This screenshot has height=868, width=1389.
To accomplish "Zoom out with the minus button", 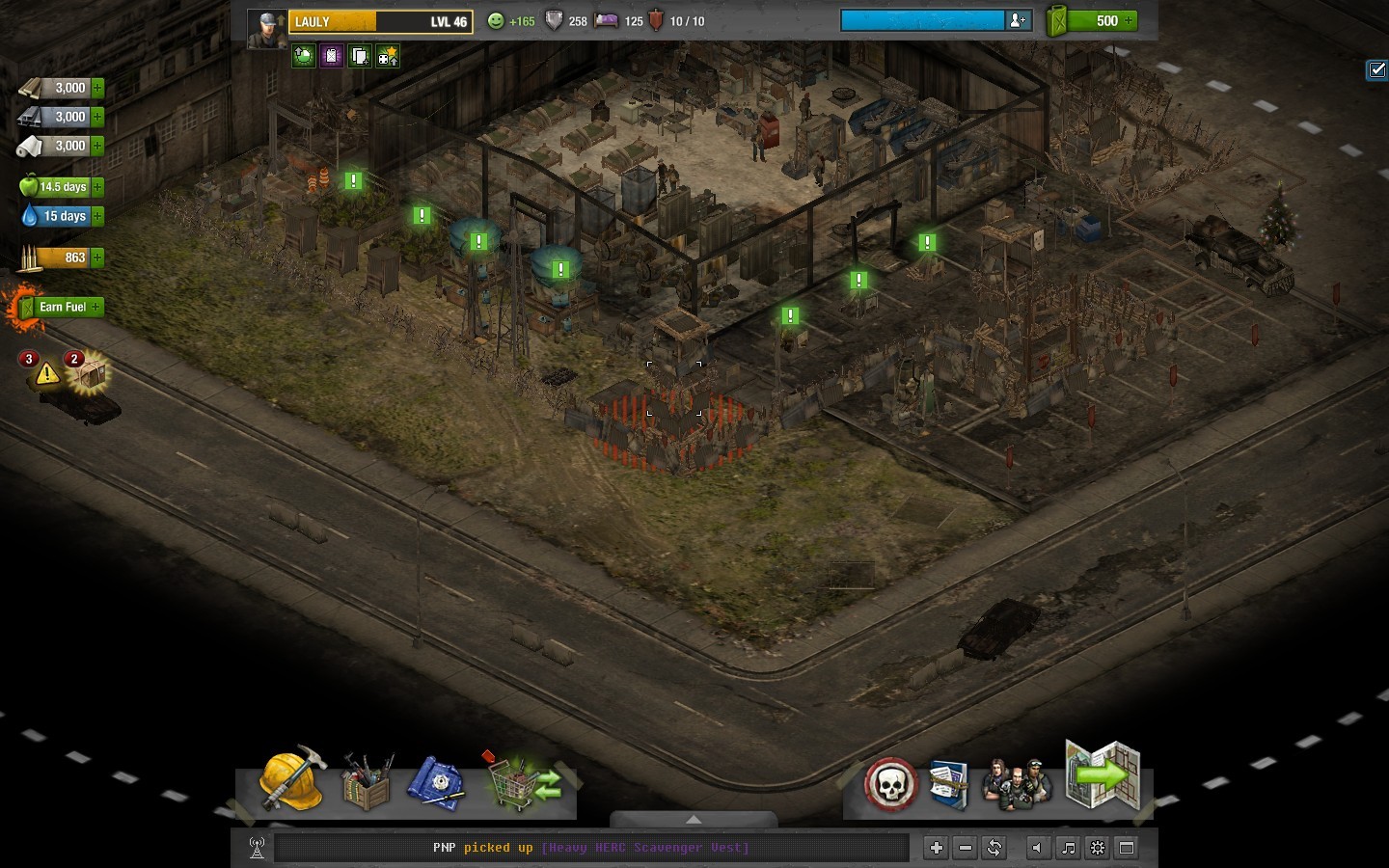I will 965,848.
